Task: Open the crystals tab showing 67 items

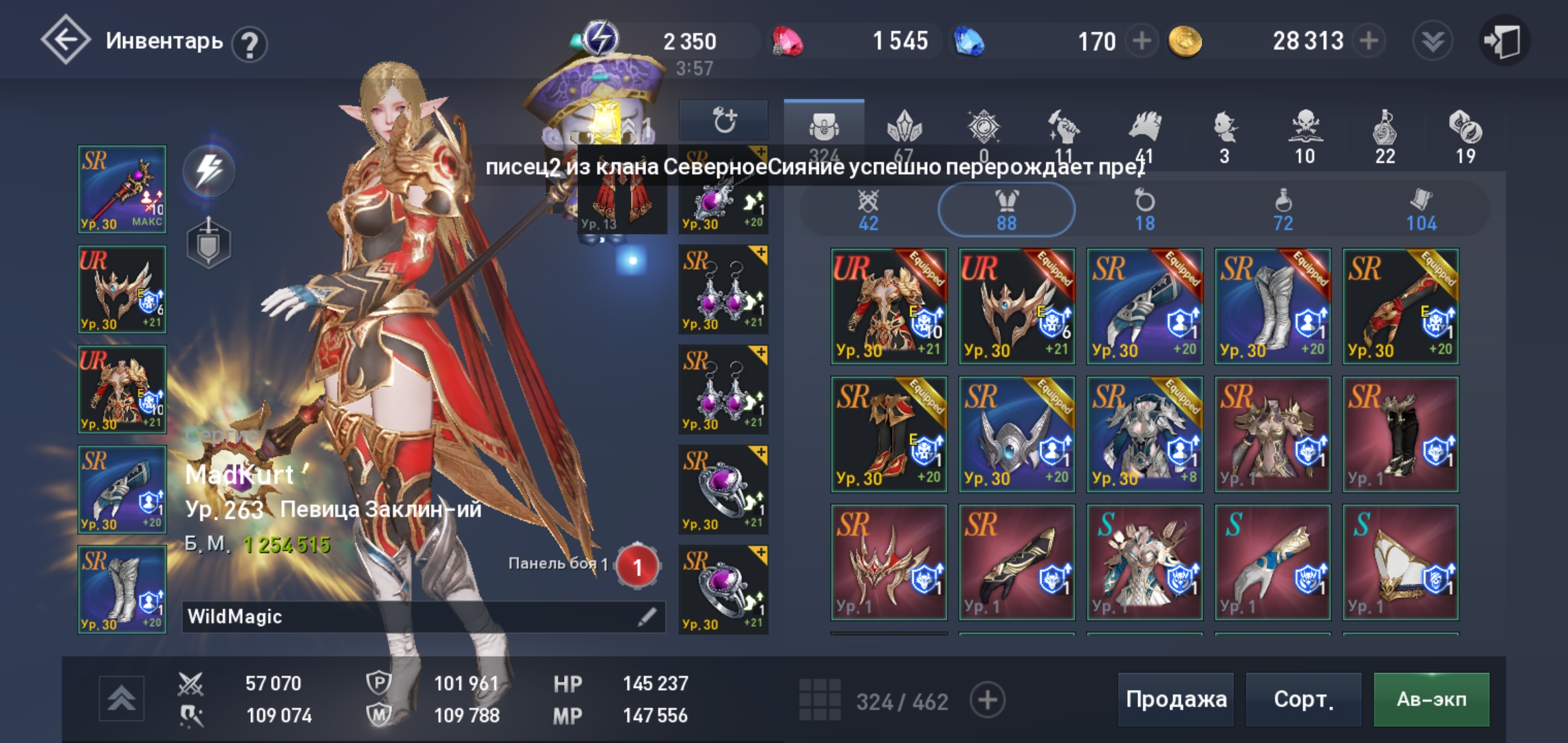Action: [906, 127]
